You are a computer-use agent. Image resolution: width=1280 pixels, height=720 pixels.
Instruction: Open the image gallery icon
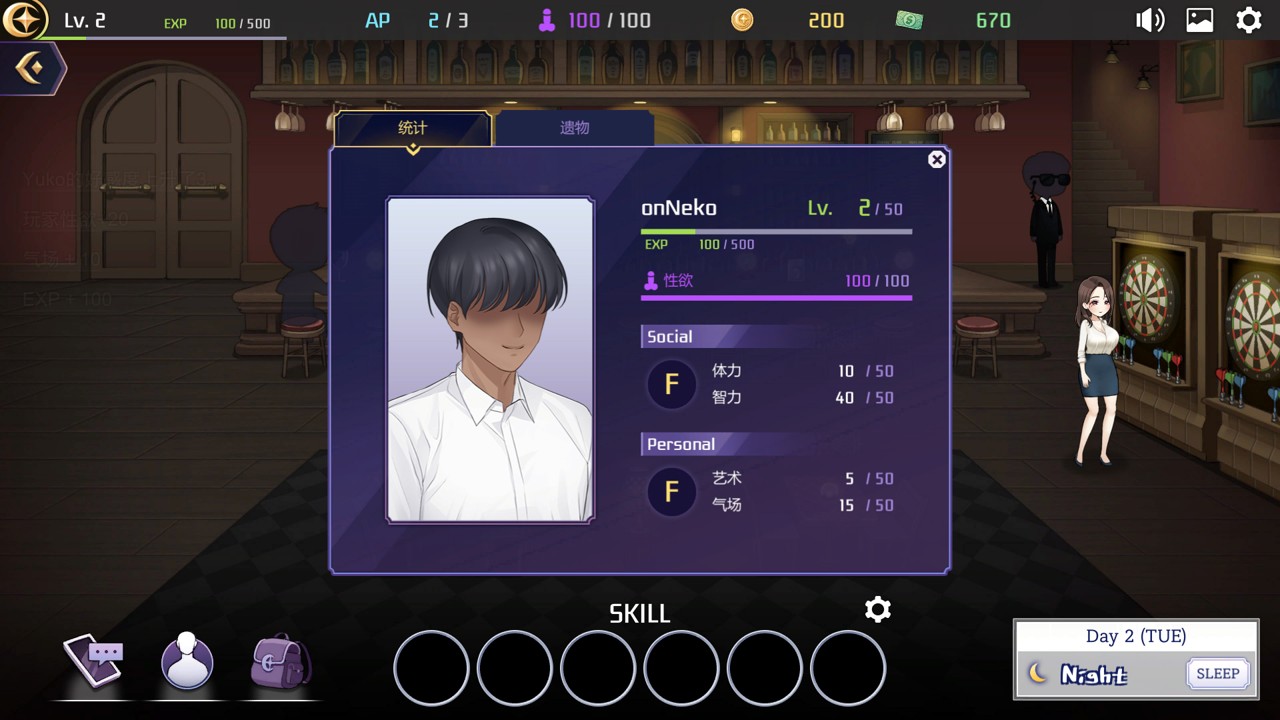(1200, 20)
